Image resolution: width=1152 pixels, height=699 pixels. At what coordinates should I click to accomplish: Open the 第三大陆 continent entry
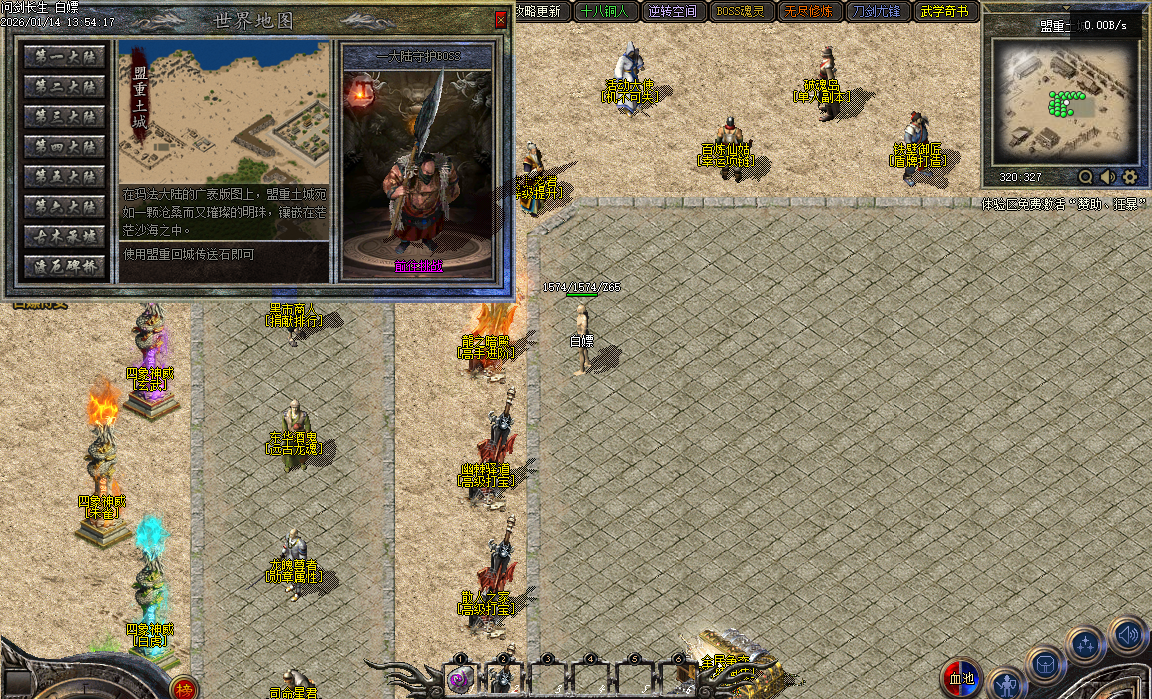pos(65,118)
